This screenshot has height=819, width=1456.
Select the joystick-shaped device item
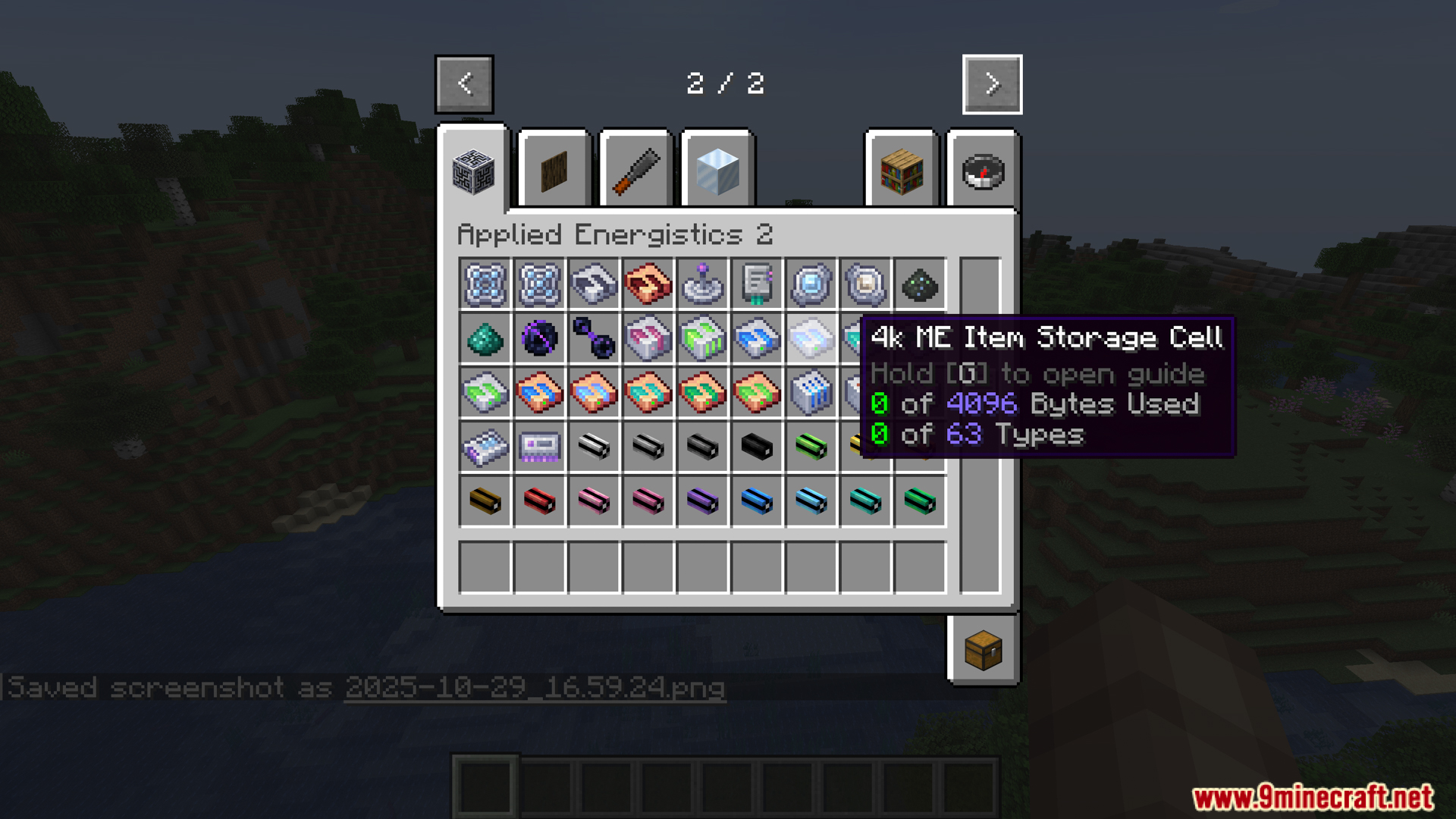pyautogui.click(x=702, y=284)
